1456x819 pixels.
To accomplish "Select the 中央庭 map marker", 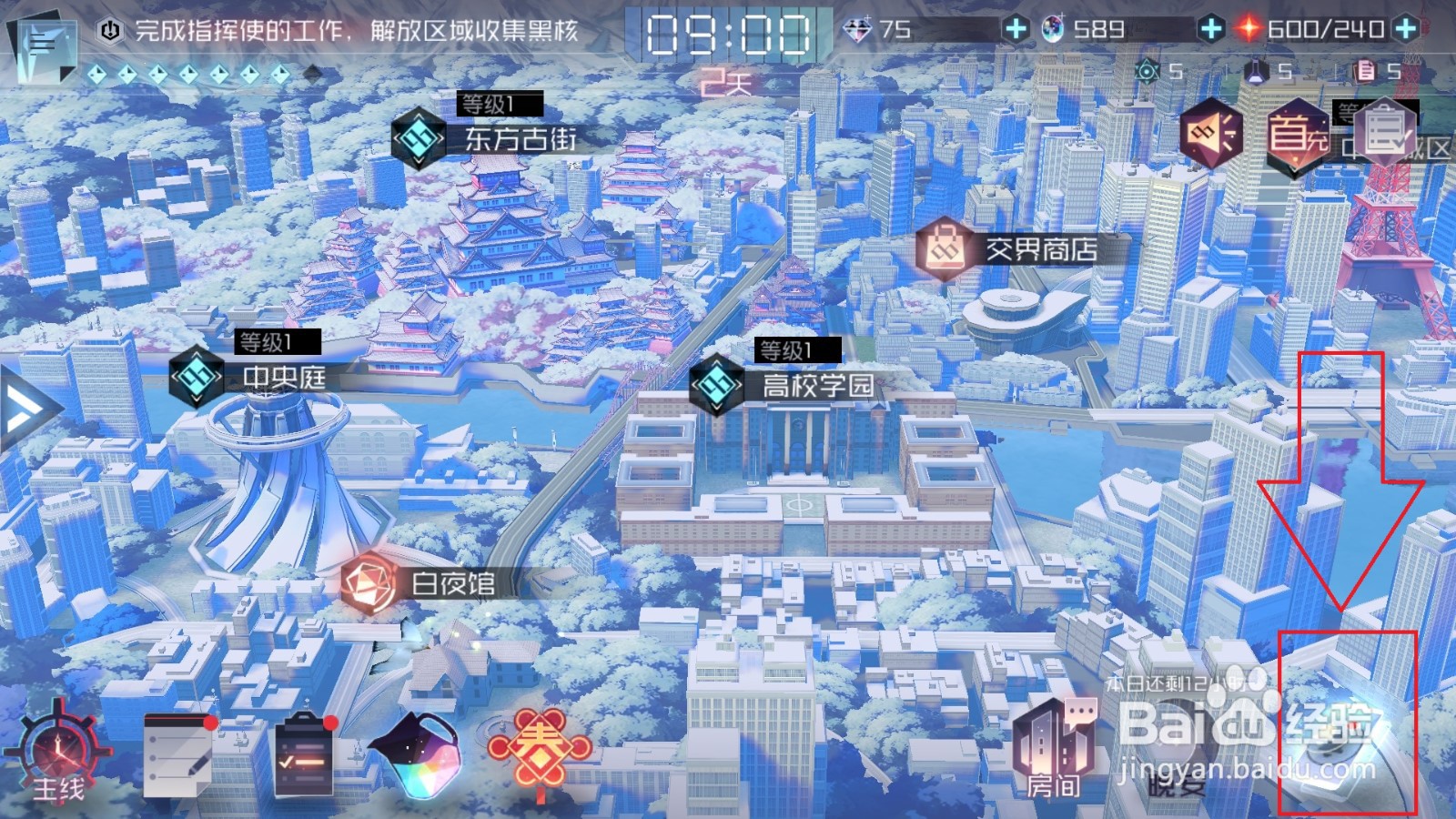I will pos(198,375).
